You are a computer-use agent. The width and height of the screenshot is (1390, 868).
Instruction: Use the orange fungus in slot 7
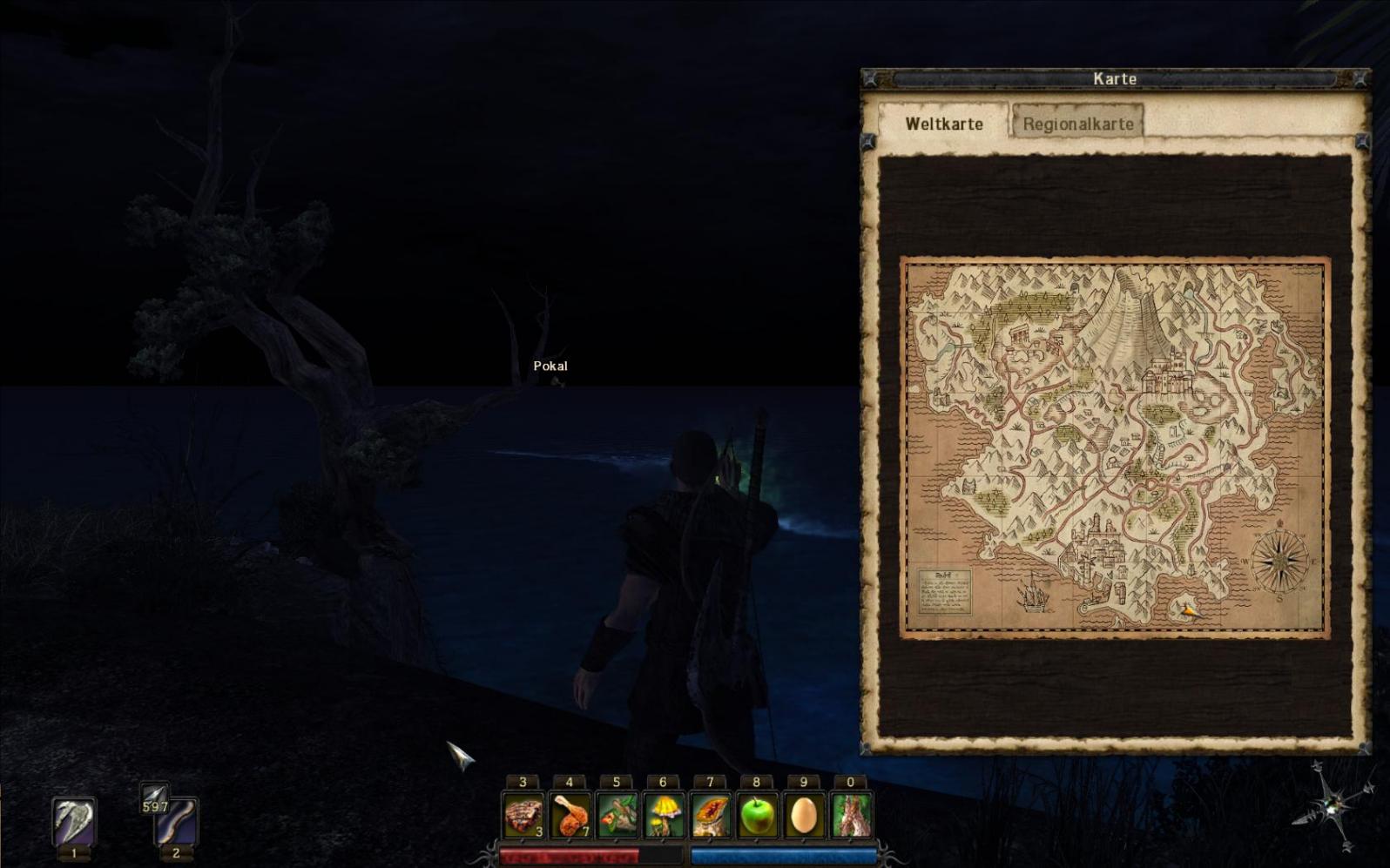711,817
